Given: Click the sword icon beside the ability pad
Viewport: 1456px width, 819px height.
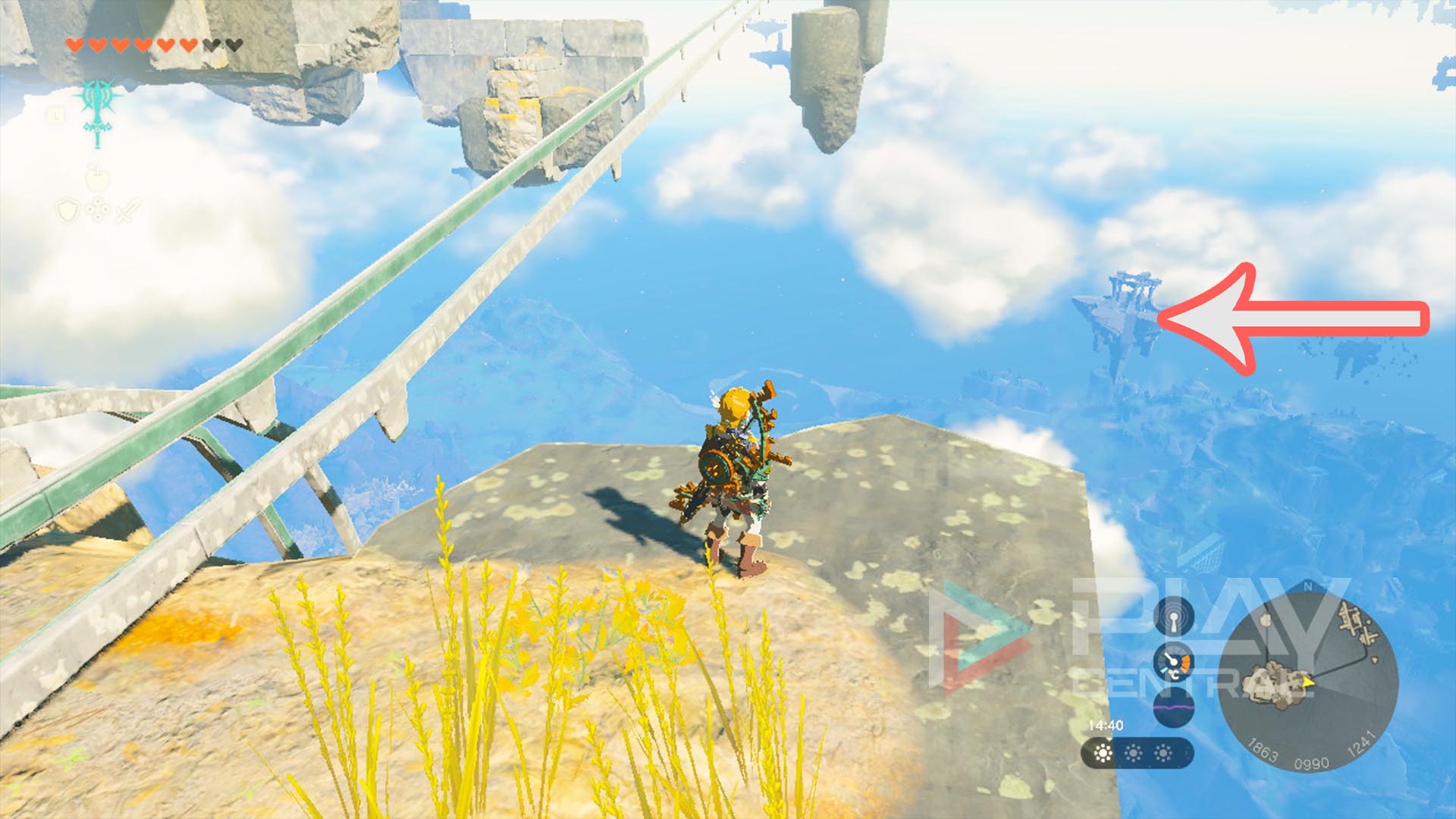Looking at the screenshot, I should (x=127, y=209).
